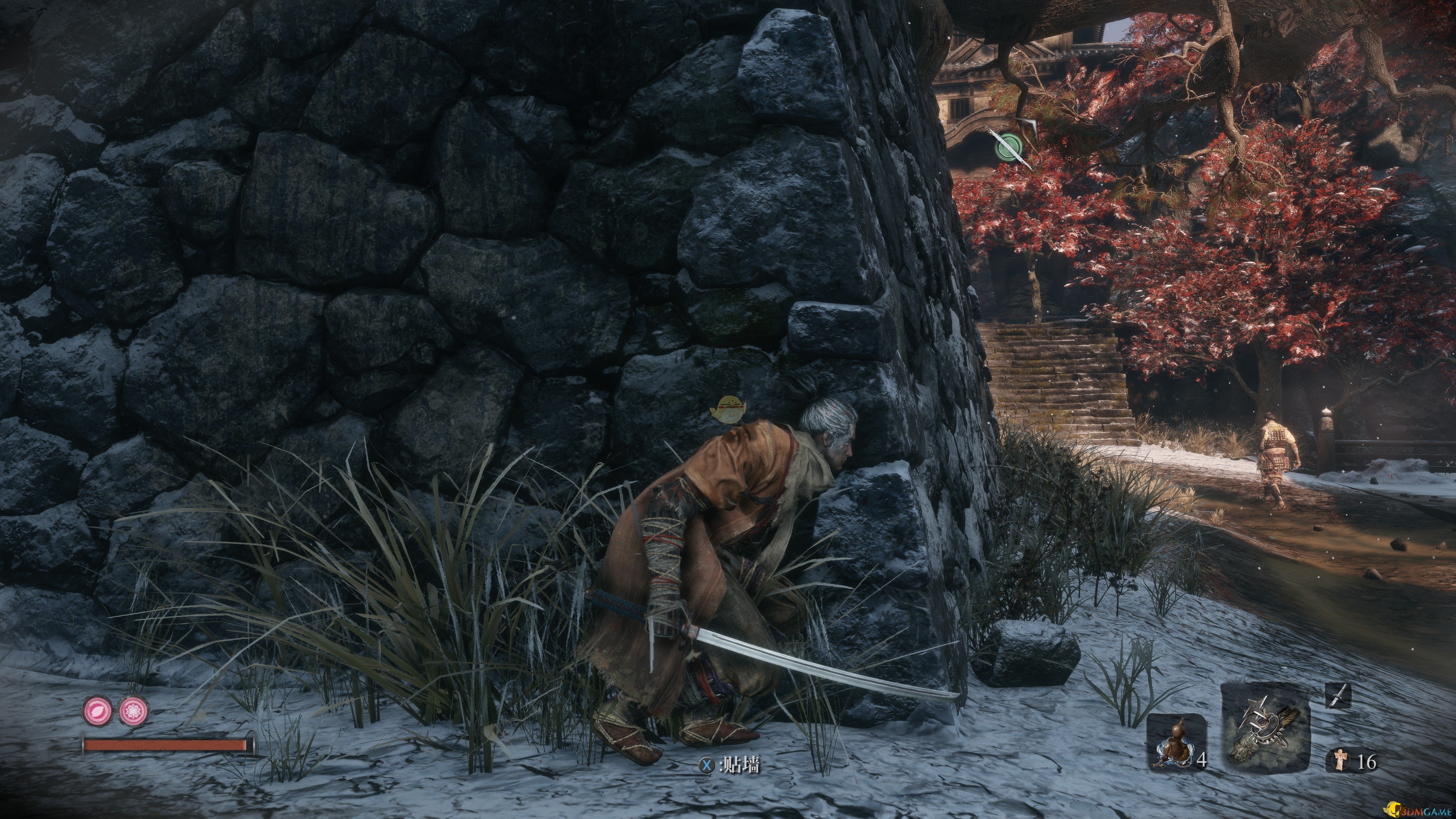Select the blossom burst resurrection node icon
The height and width of the screenshot is (819, 1456).
click(134, 710)
